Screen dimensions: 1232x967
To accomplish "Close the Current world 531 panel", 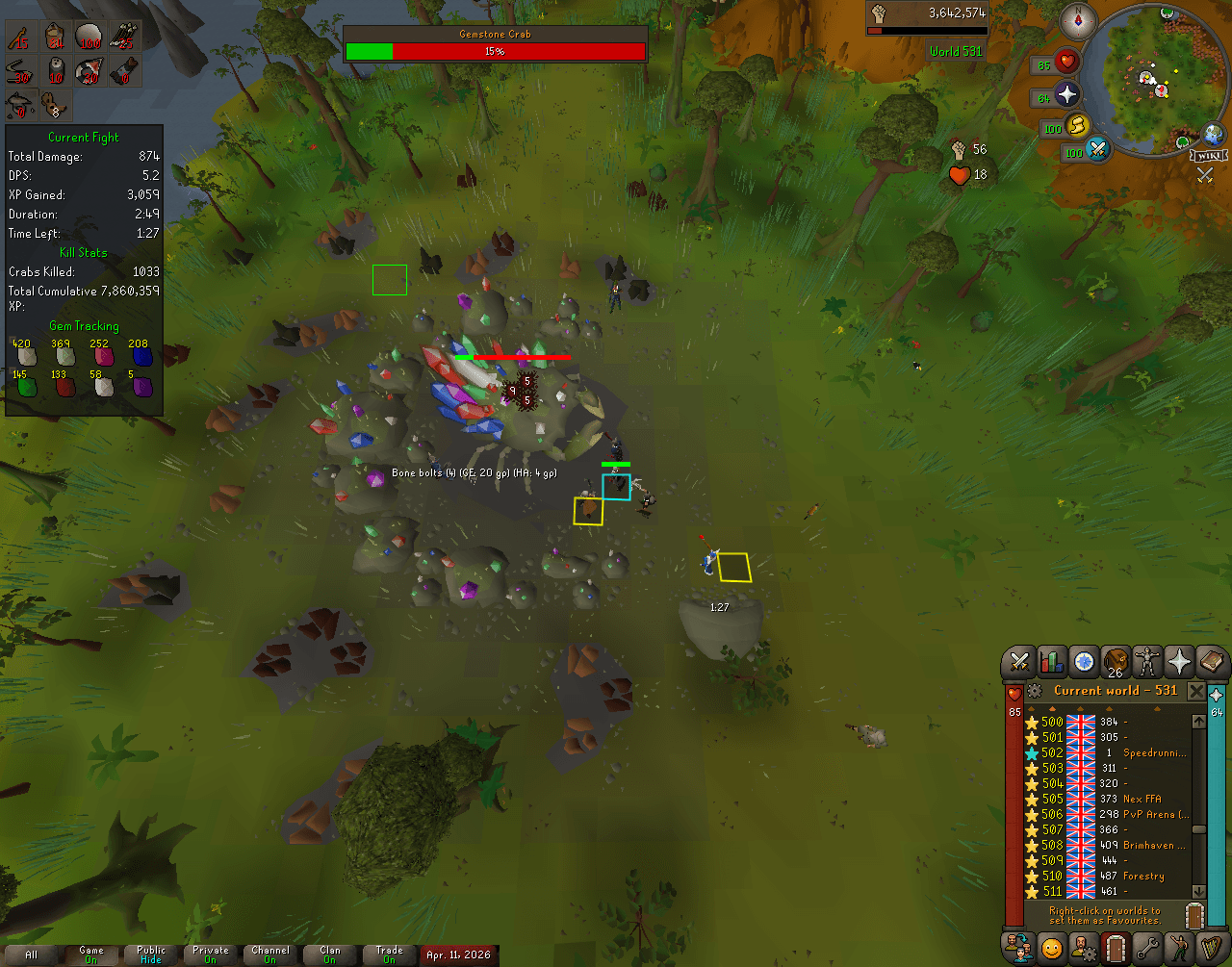I will click(1196, 691).
